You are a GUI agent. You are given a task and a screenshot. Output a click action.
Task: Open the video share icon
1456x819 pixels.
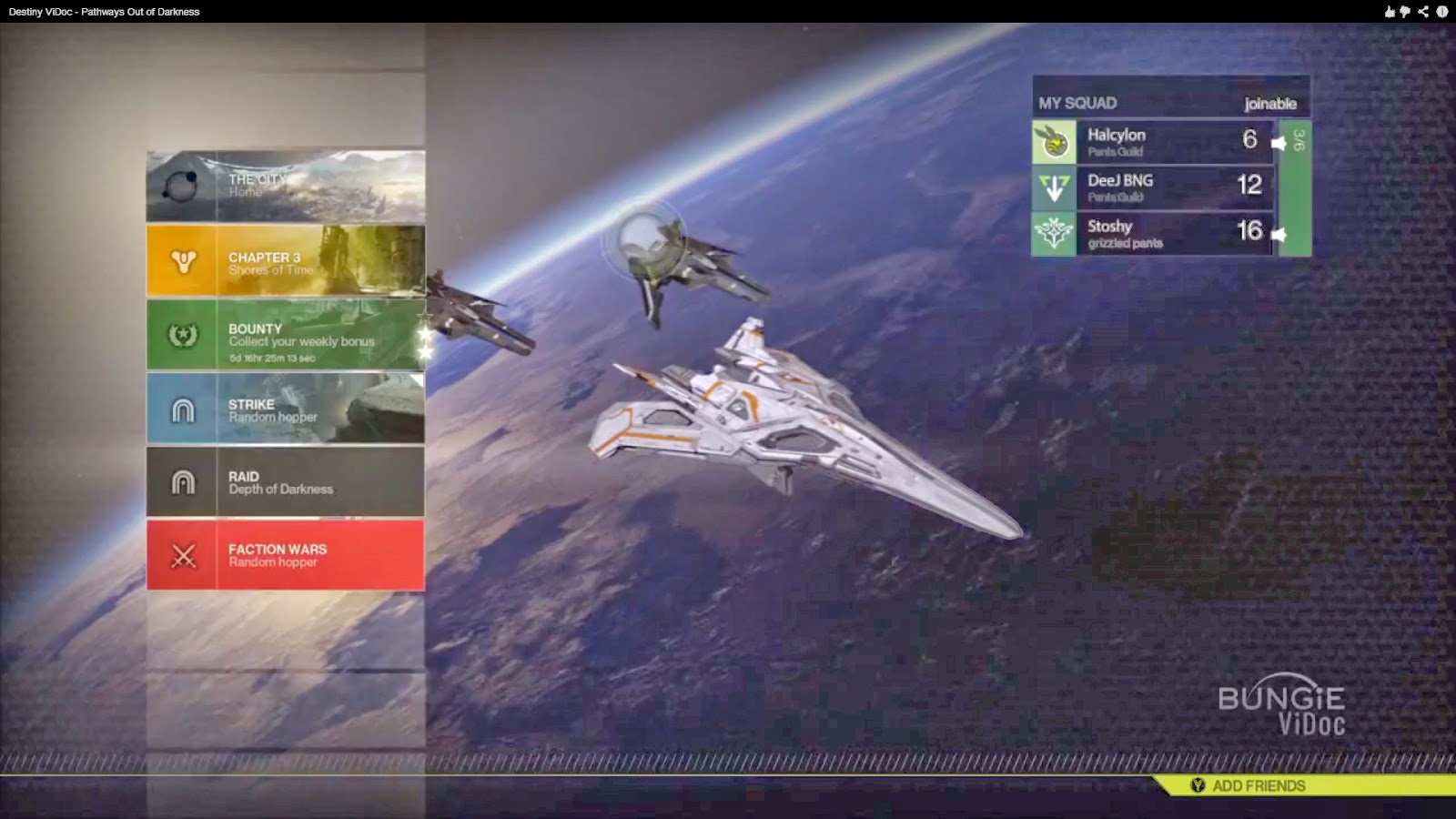[x=1425, y=11]
